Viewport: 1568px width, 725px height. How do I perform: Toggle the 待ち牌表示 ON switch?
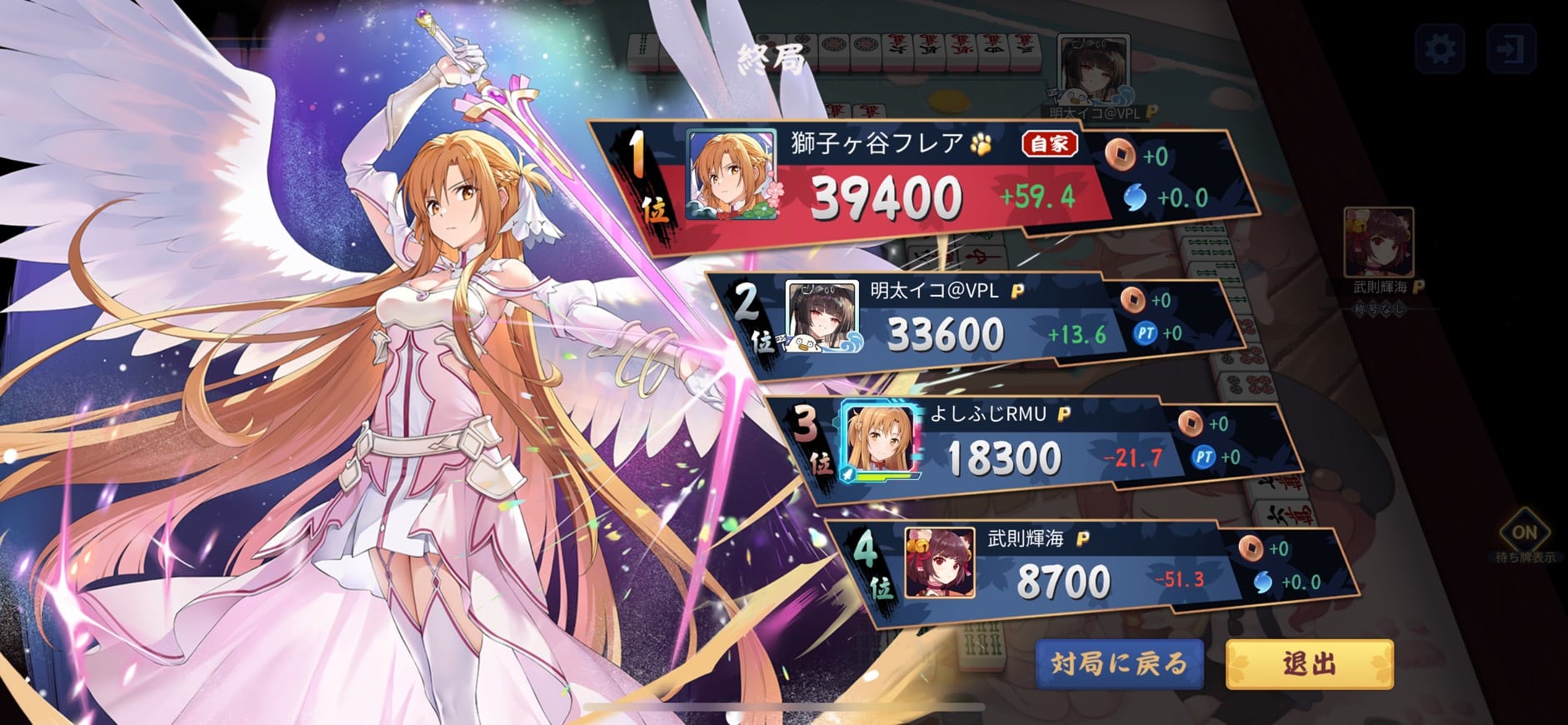pos(1524,532)
